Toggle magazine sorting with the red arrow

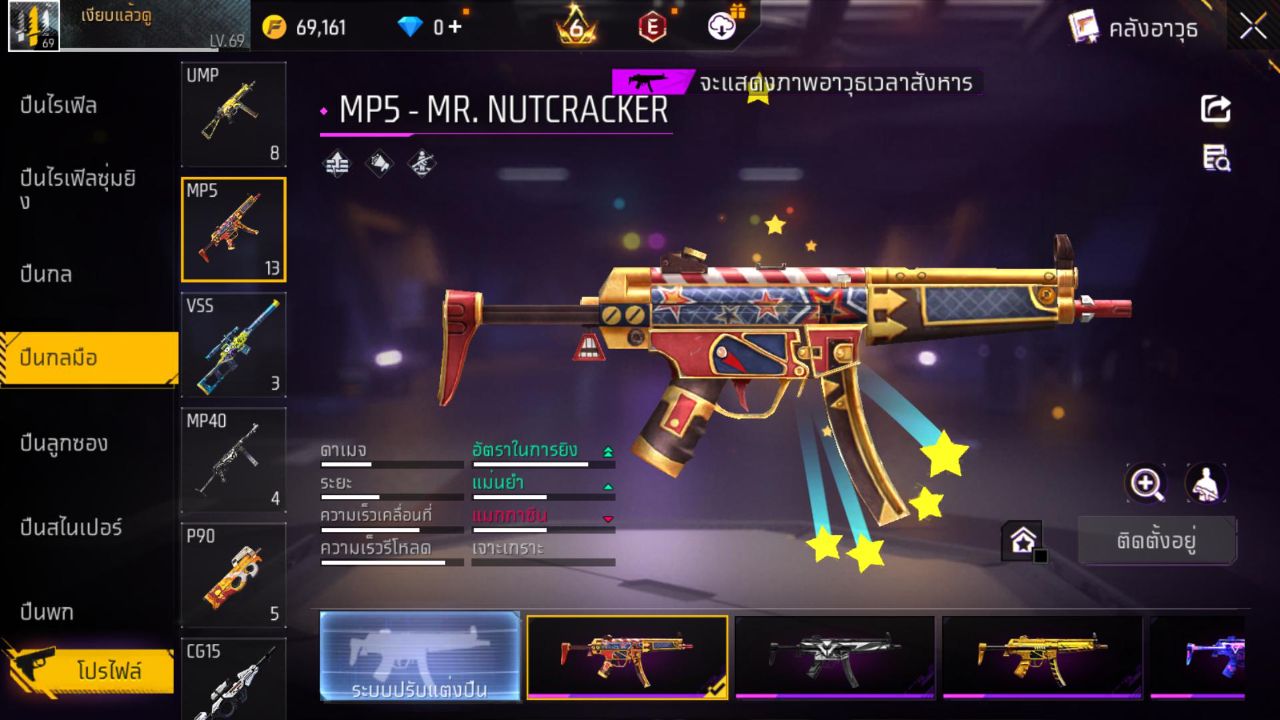pyautogui.click(x=610, y=516)
